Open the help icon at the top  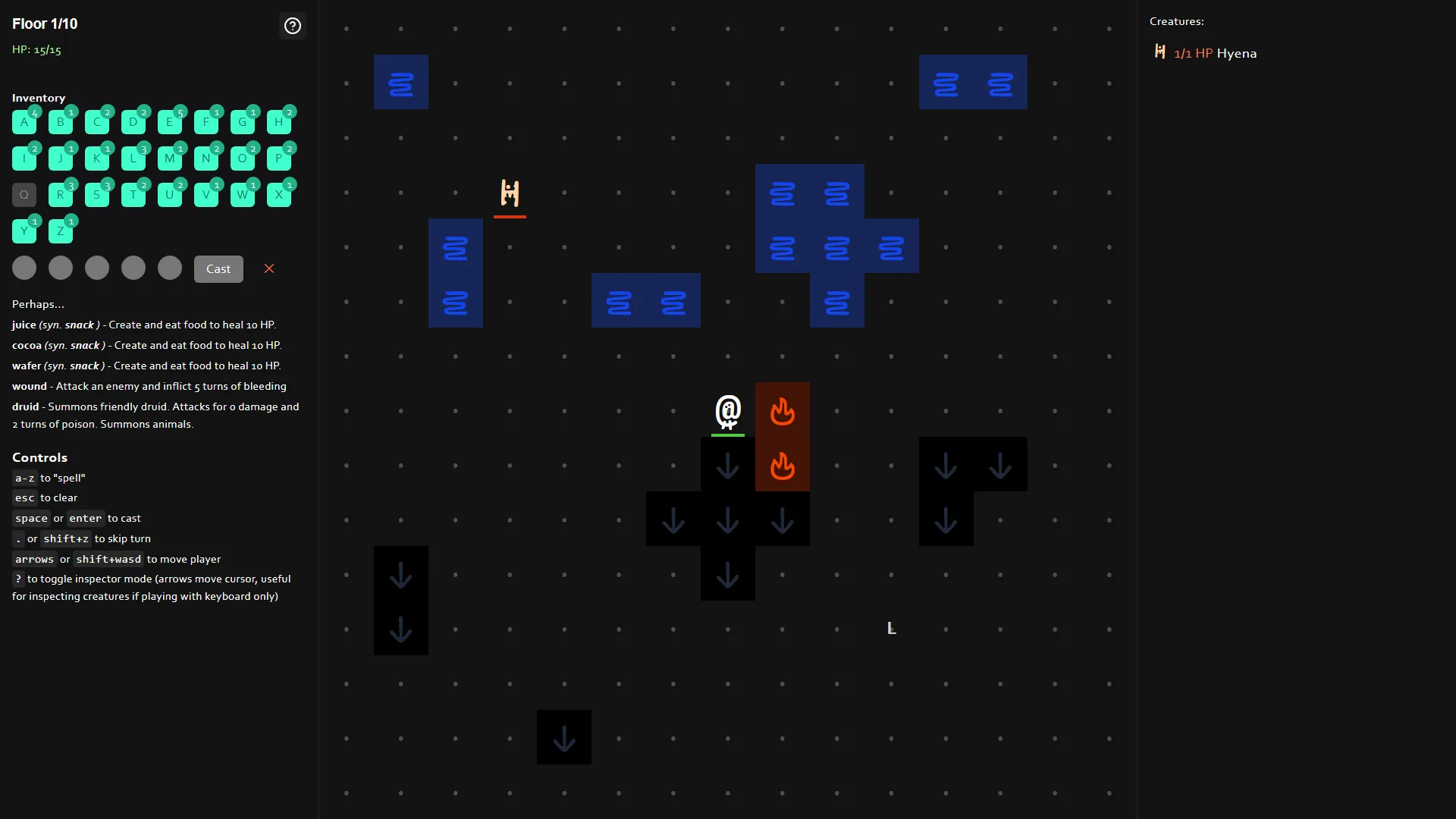[x=292, y=26]
